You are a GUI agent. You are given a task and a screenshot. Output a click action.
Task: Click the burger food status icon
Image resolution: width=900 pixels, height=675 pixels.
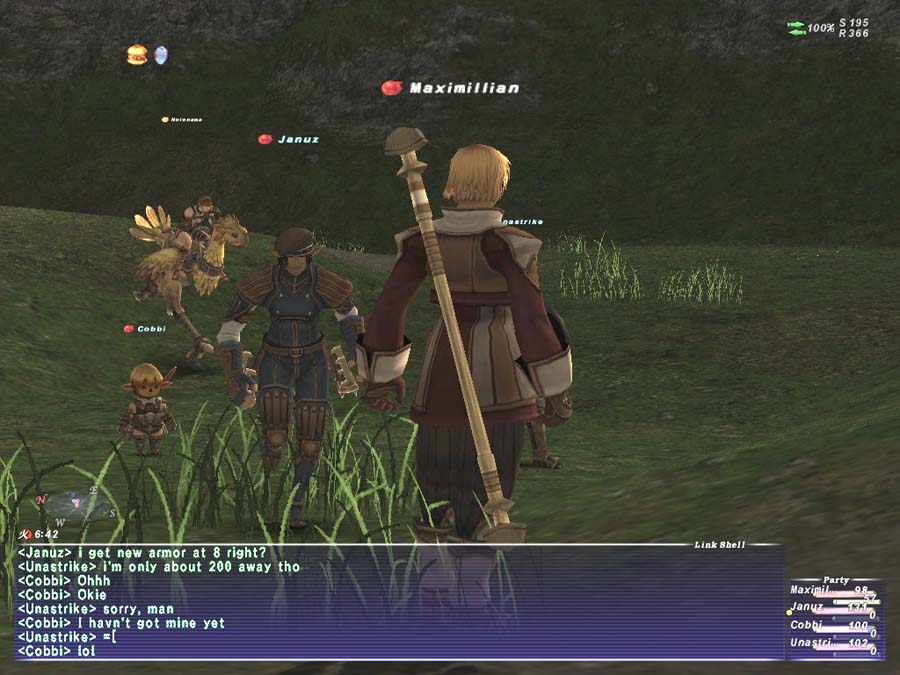[137, 55]
